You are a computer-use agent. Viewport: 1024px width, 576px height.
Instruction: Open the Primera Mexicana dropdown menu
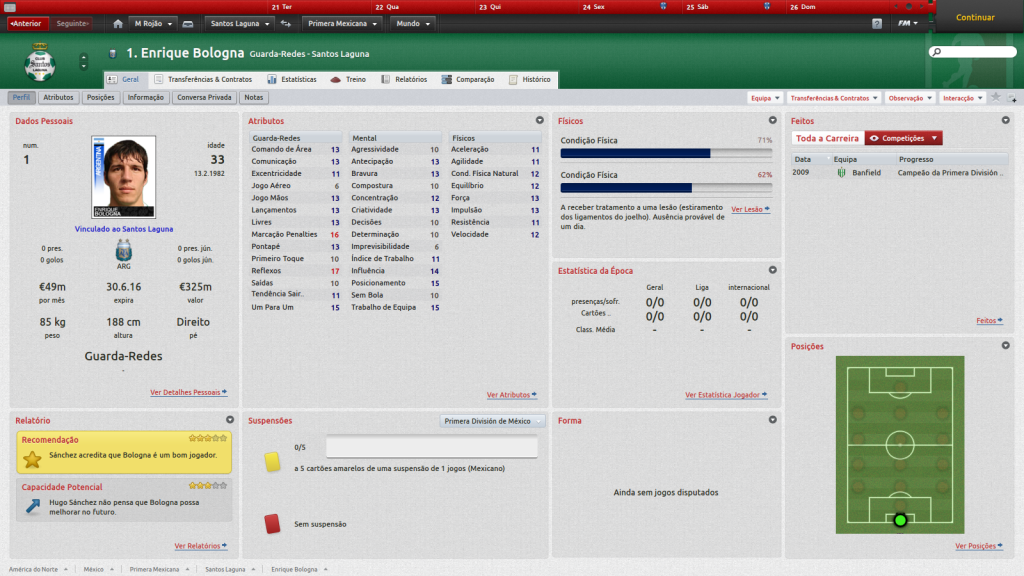point(343,23)
